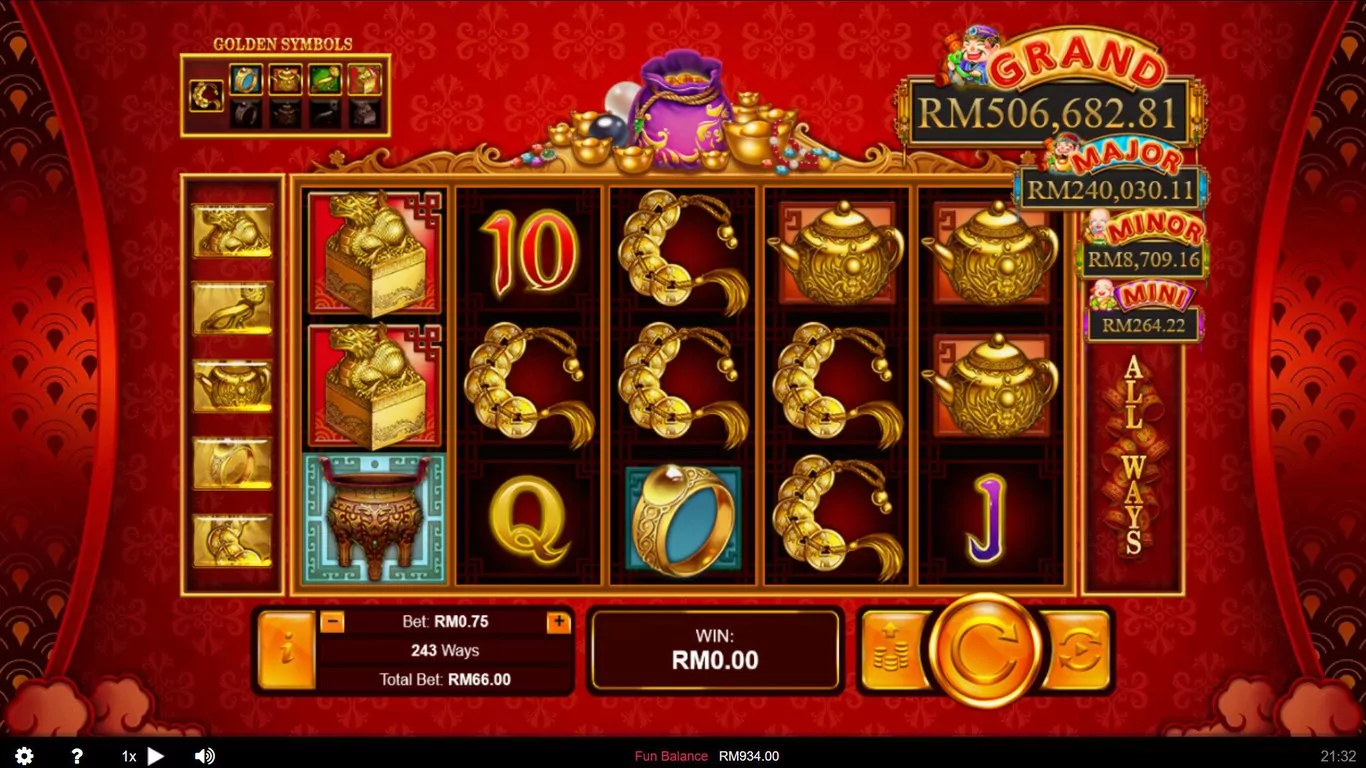Choose the coin string golden symbol
The height and width of the screenshot is (768, 1366).
coord(207,96)
